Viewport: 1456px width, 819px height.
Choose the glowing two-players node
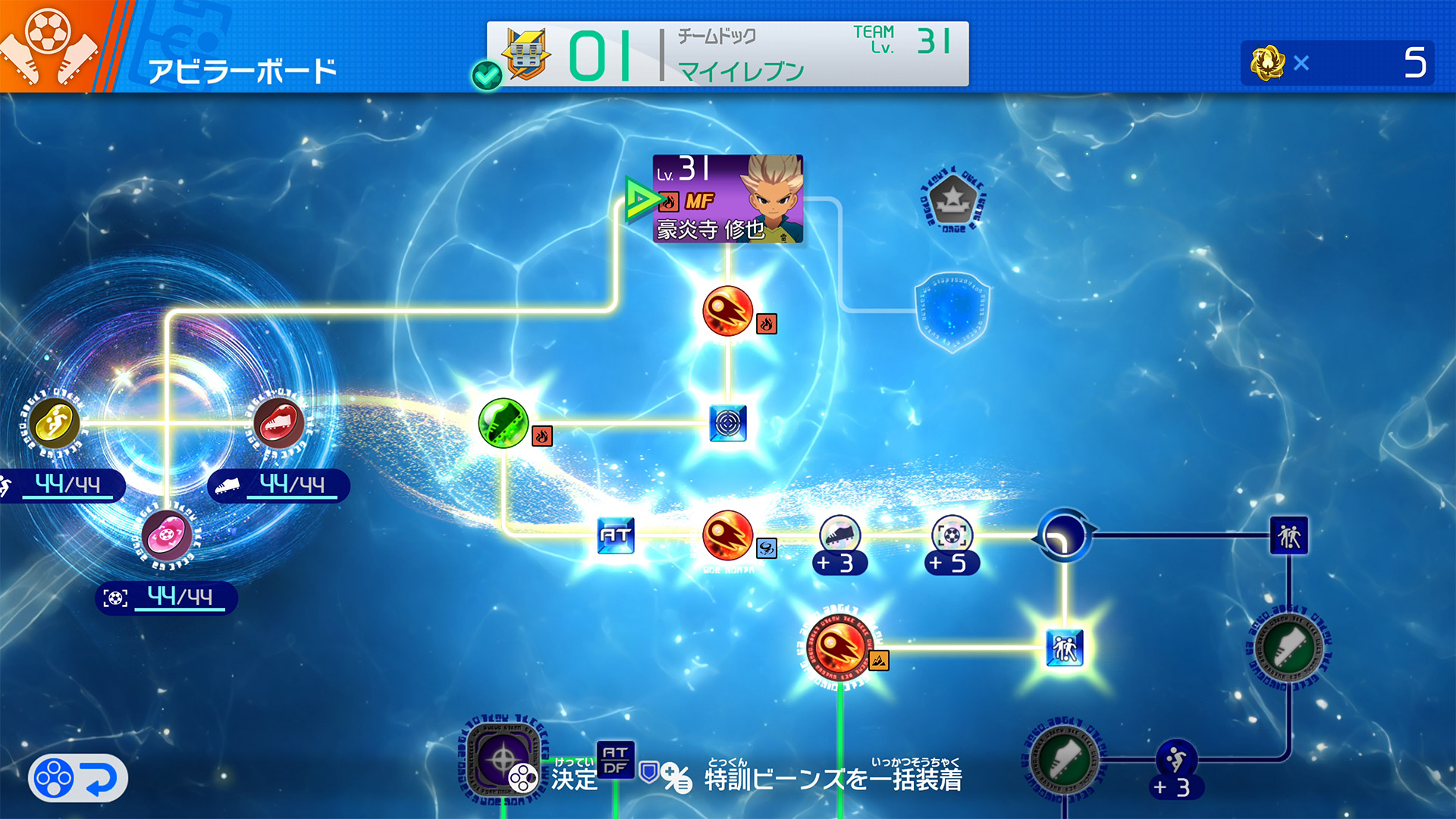coord(1064,648)
